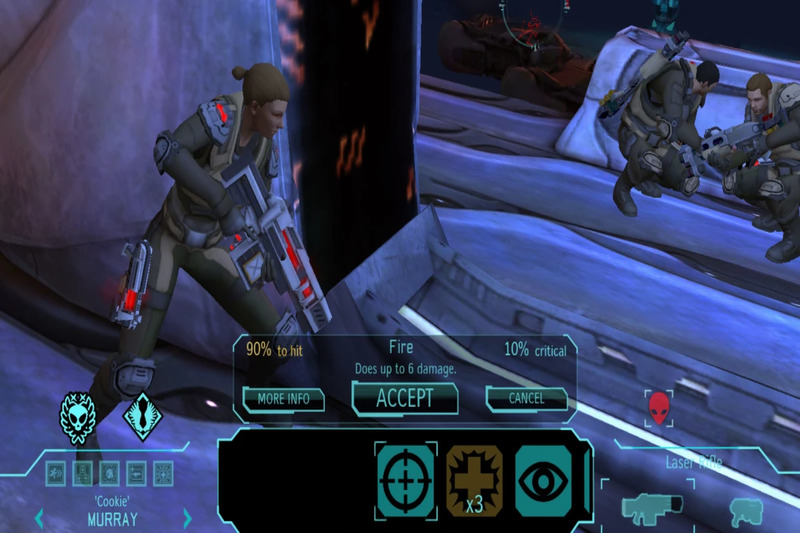Select the Laser Rifle weapon
Screen dimensions: 800x533
coord(650,506)
